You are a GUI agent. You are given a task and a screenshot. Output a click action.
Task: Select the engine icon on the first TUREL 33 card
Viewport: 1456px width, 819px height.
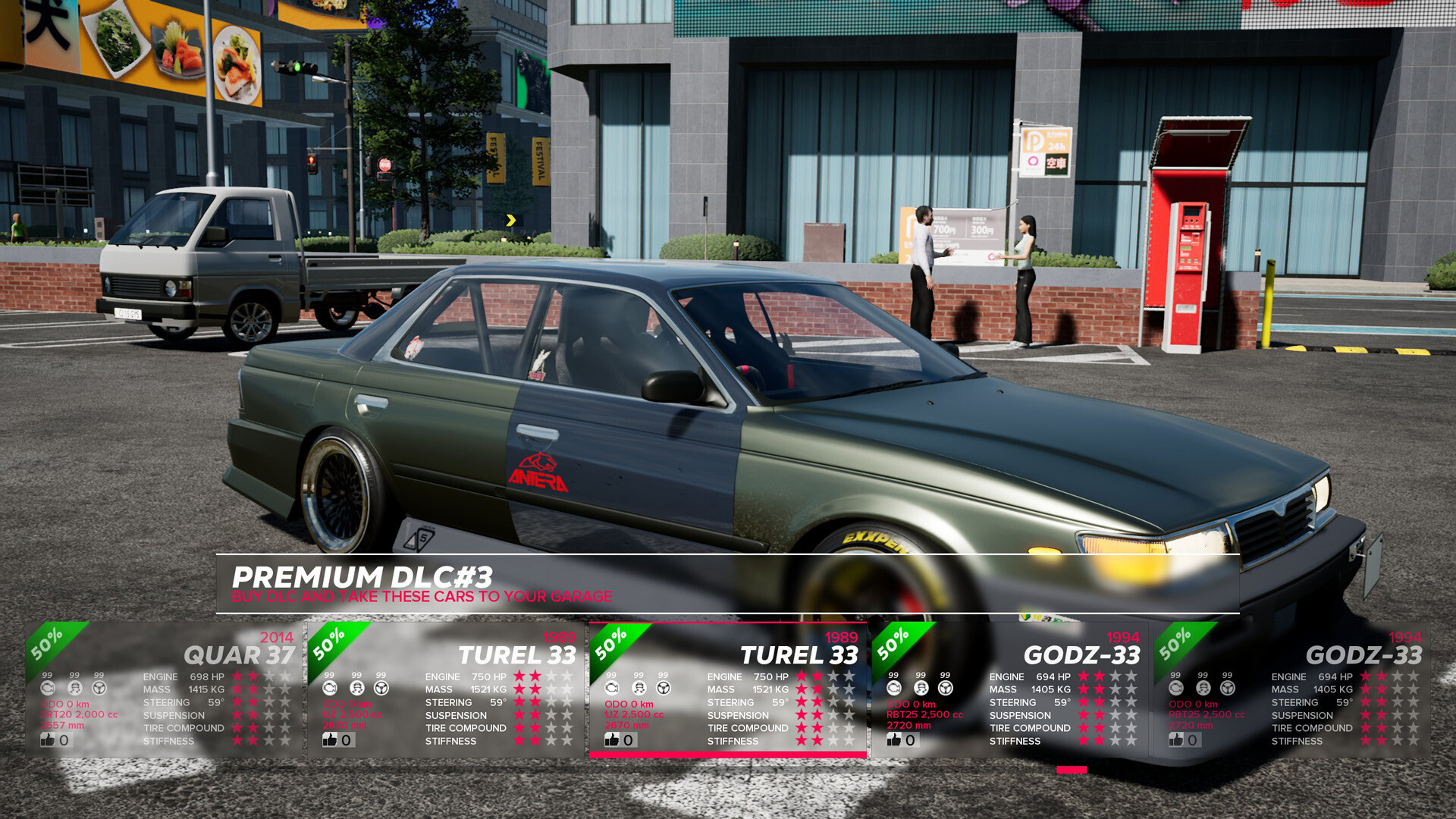328,689
